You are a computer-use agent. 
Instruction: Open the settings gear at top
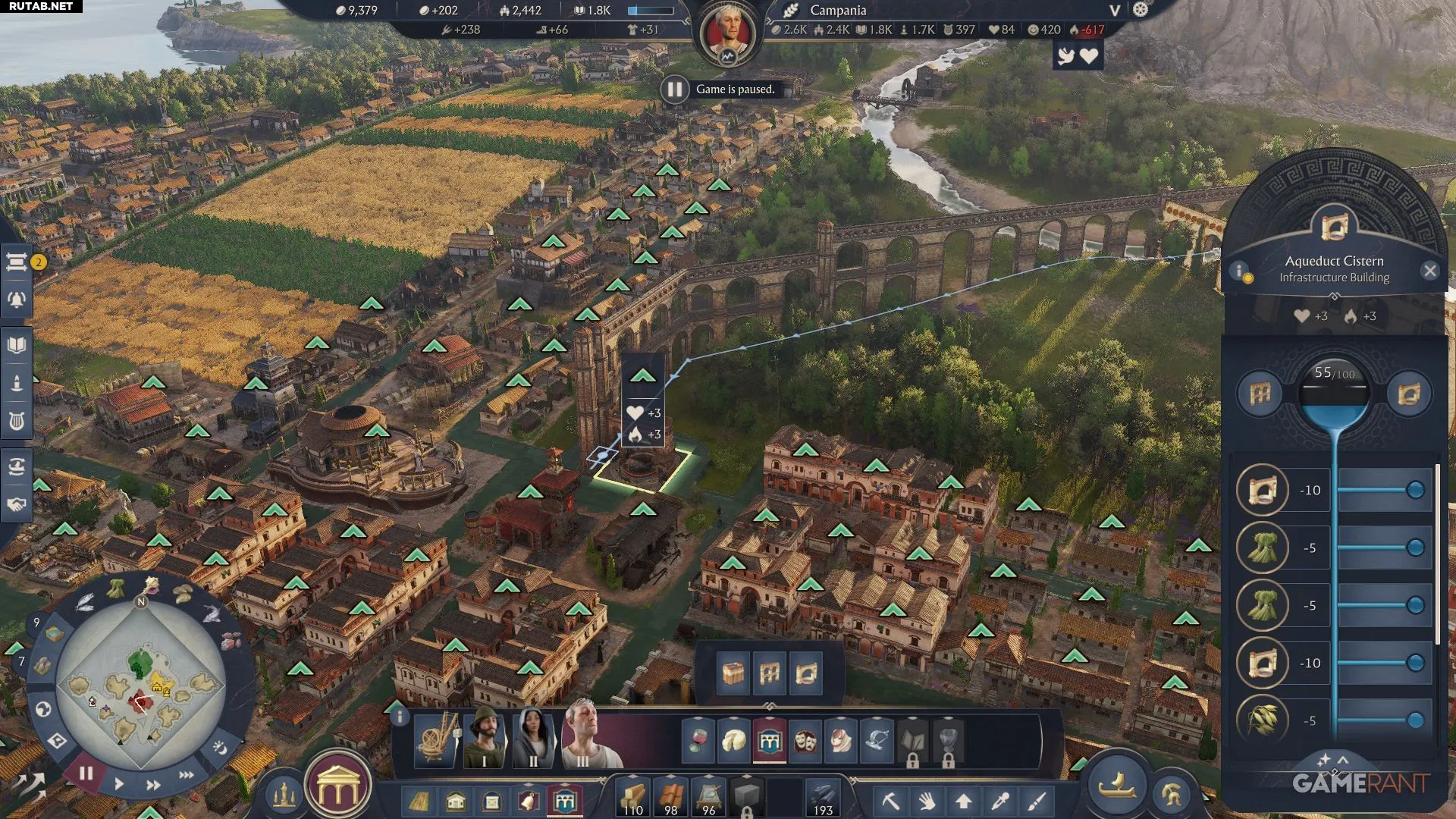pyautogui.click(x=1141, y=10)
